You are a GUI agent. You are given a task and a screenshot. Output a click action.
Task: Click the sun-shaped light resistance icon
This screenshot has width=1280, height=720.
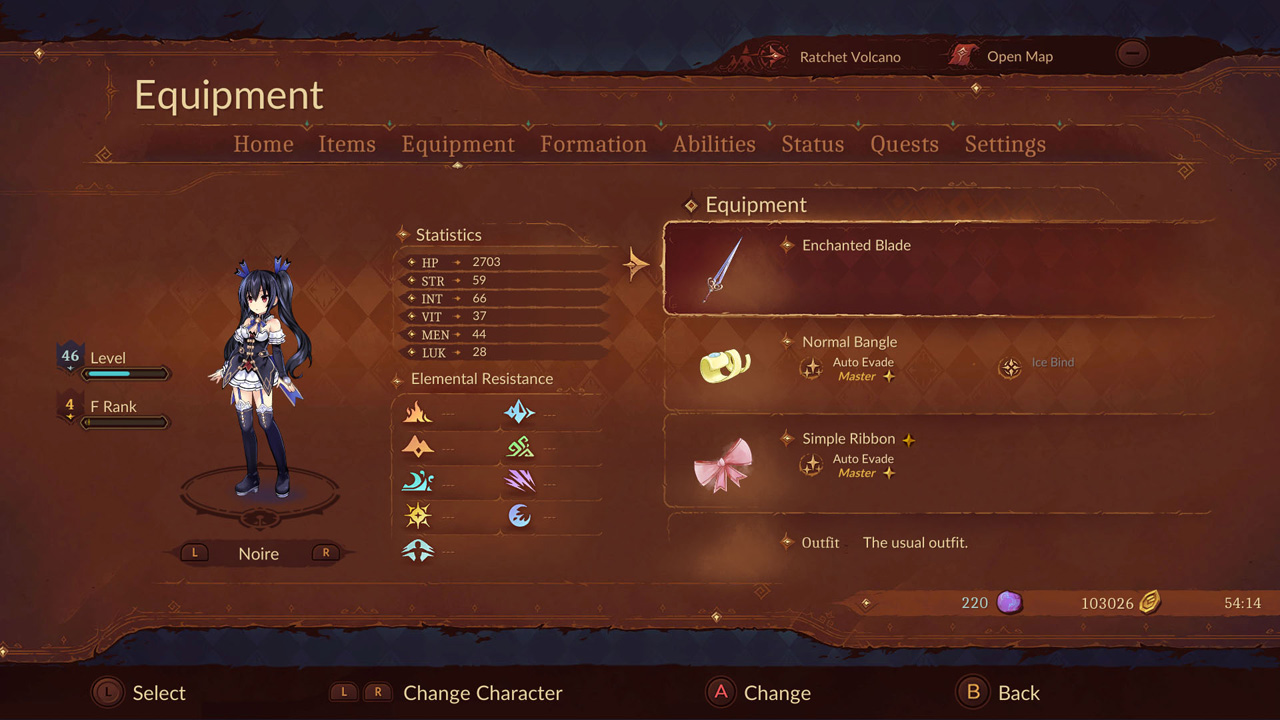point(418,515)
